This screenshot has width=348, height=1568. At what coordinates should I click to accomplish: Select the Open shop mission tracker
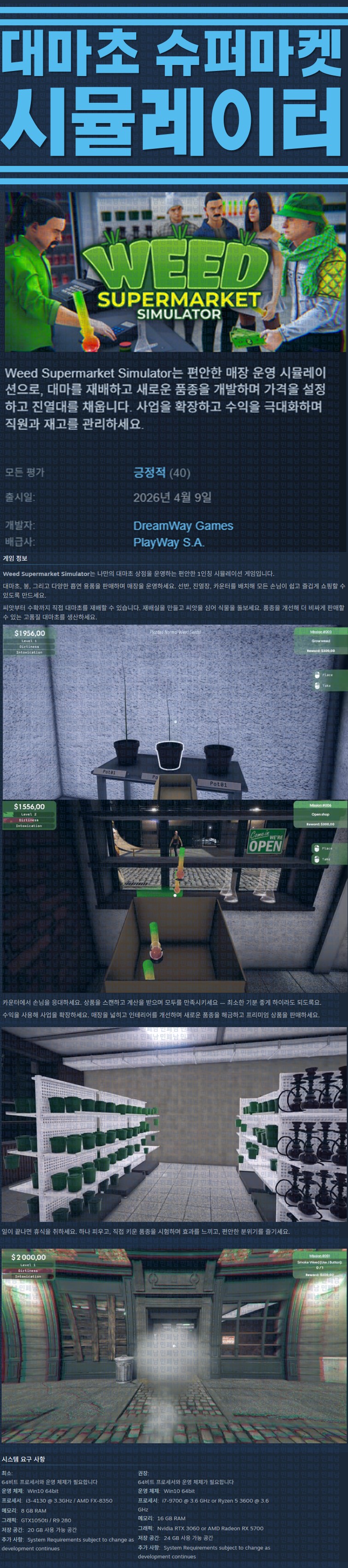click(x=320, y=814)
